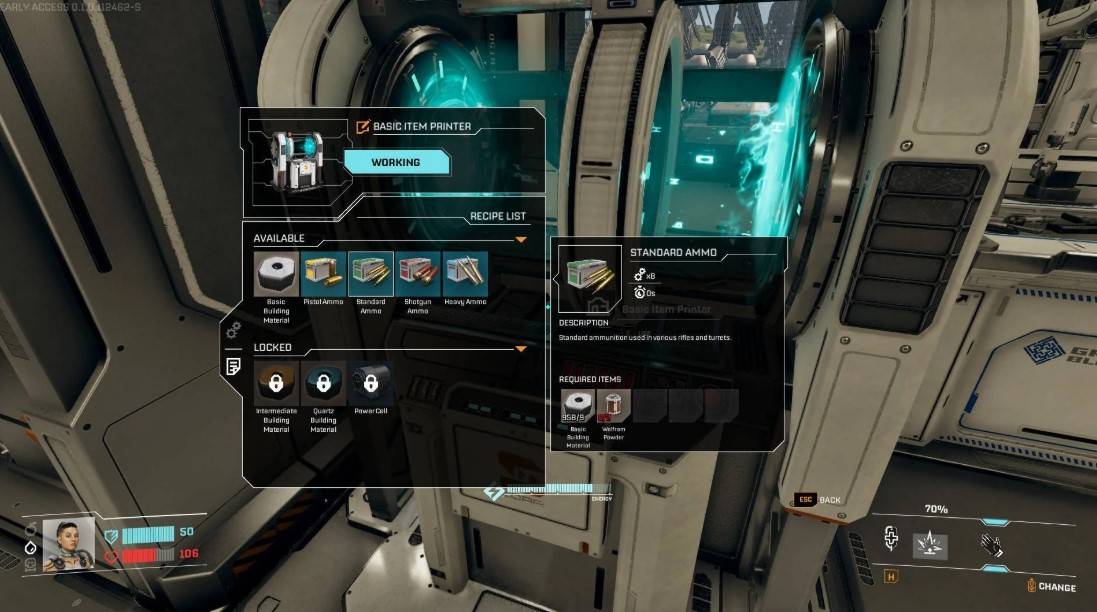Select the Standard Ammo recipe
The height and width of the screenshot is (612, 1097).
pos(371,273)
